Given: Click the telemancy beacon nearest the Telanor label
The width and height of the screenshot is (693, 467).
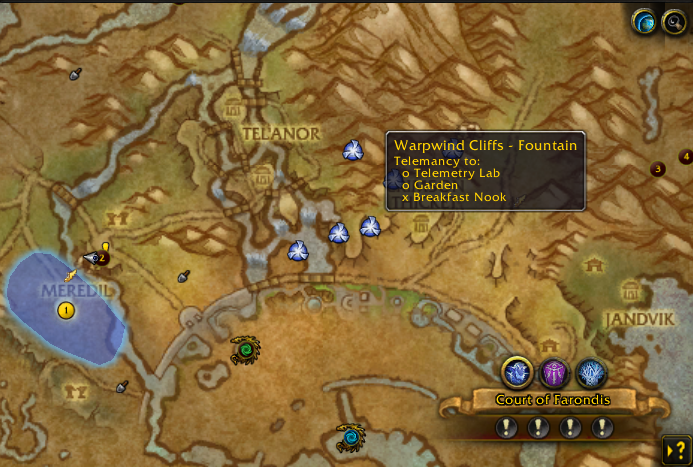Looking at the screenshot, I should coord(352,150).
